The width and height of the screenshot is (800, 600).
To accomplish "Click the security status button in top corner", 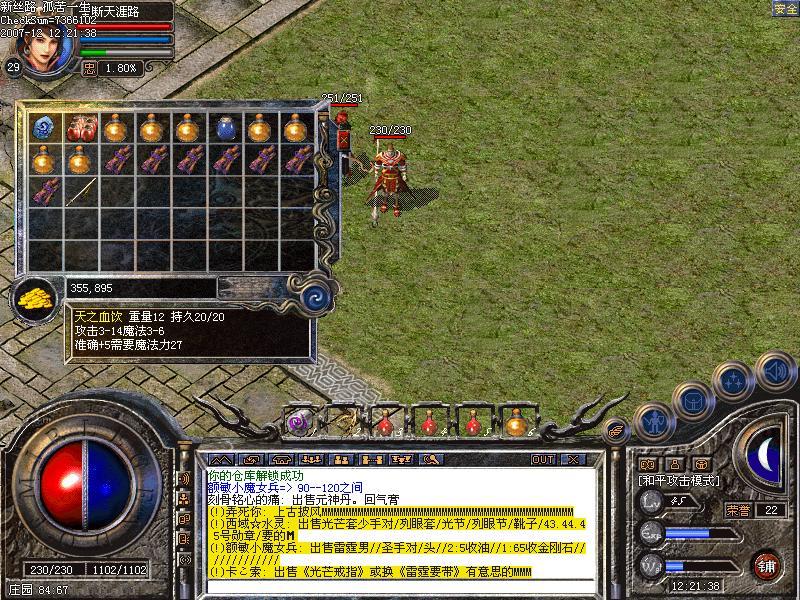I will (785, 9).
